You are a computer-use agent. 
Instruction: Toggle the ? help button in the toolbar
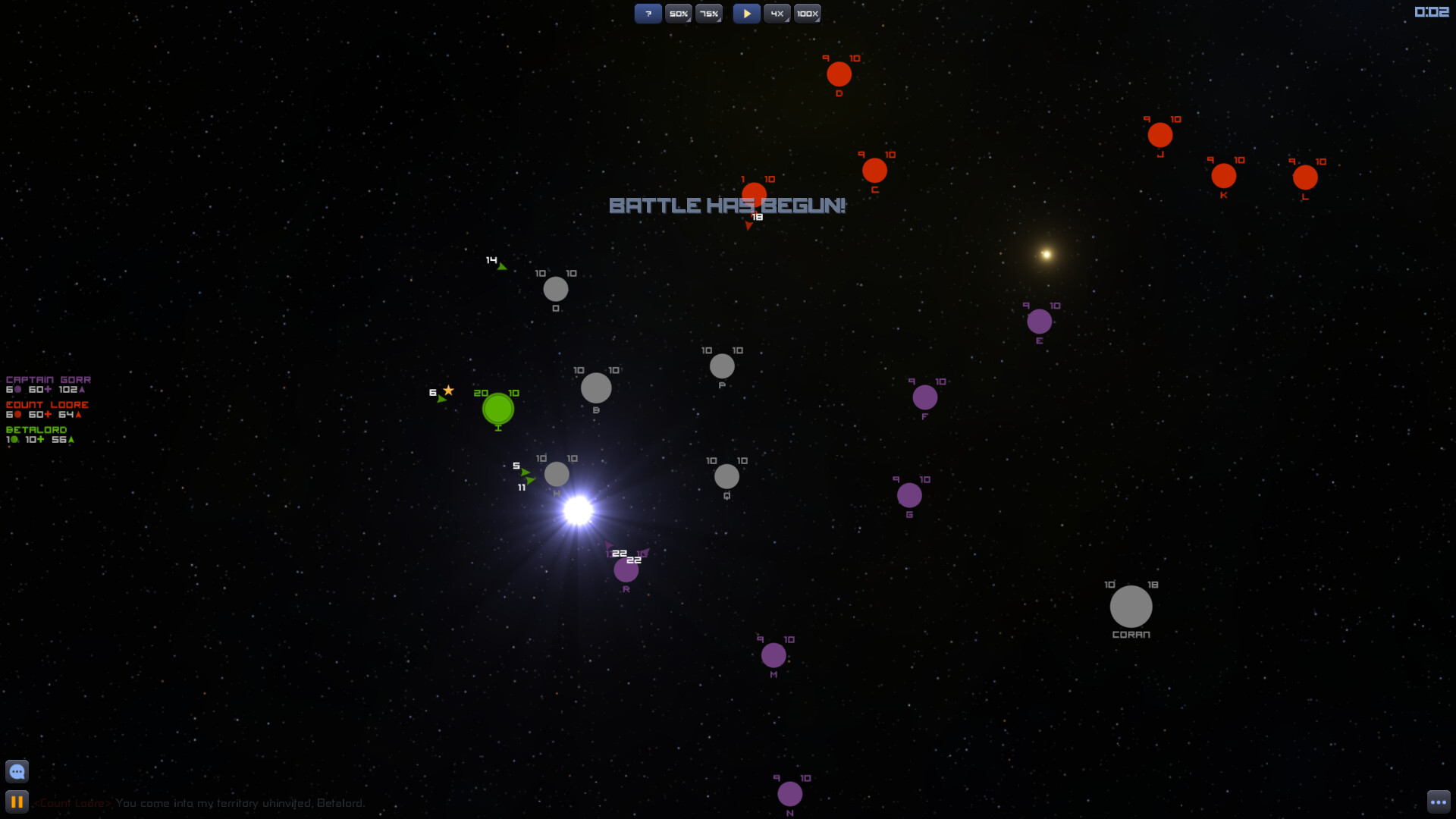coord(648,13)
